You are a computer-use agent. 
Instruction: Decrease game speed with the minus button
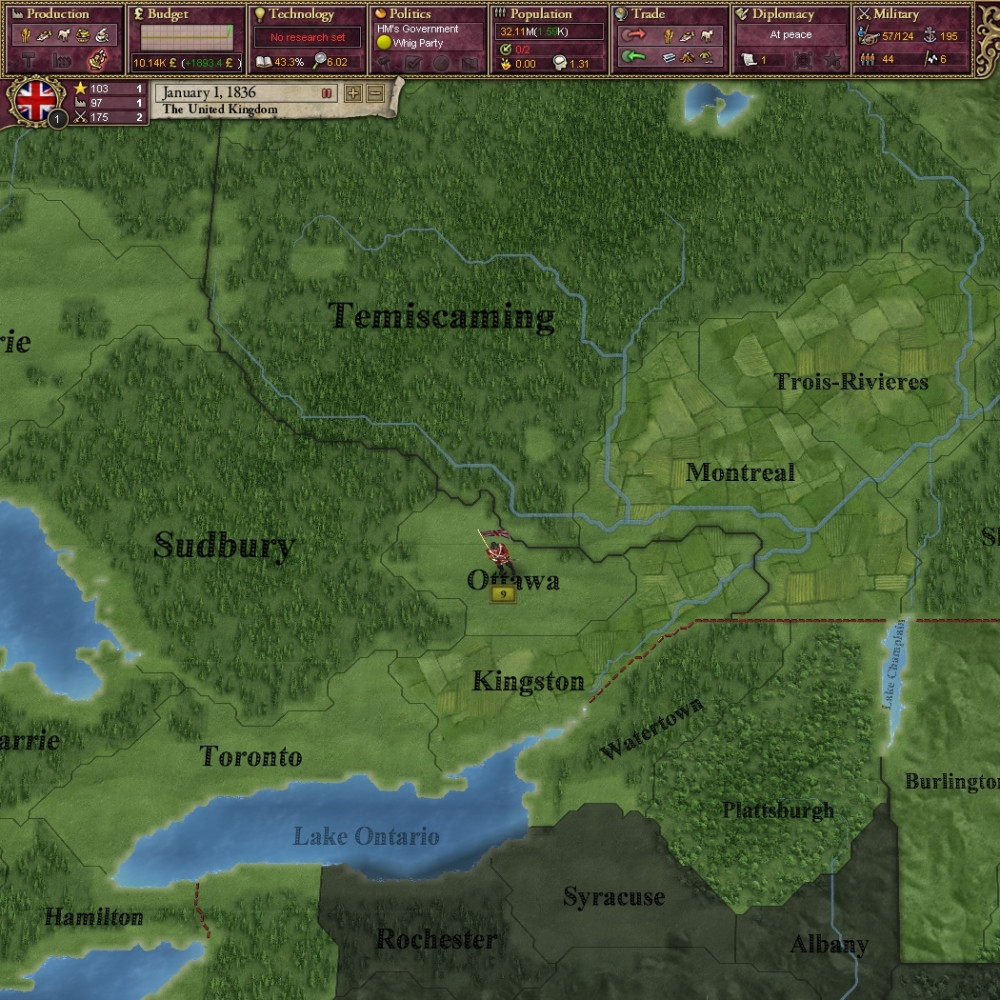[x=375, y=93]
